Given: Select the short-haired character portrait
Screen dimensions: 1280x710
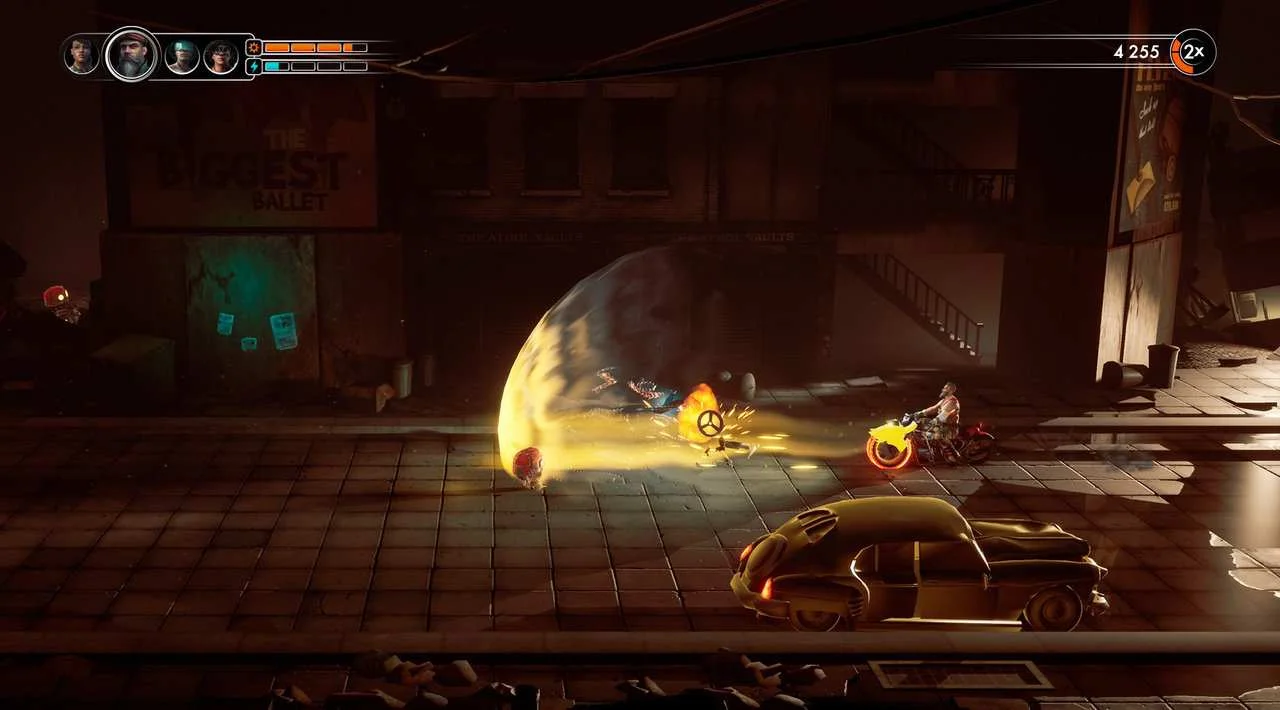Looking at the screenshot, I should pos(81,55).
